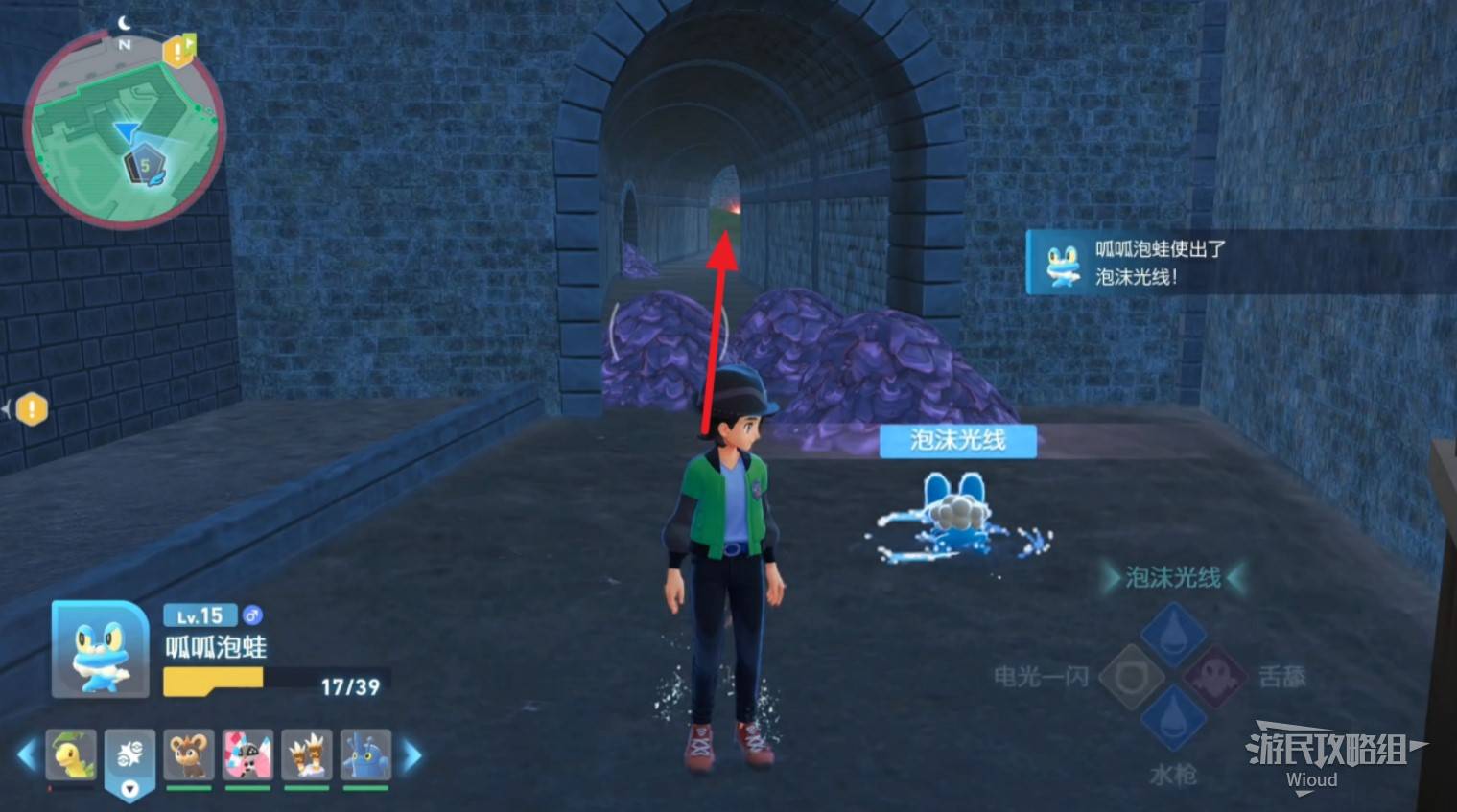Activate the ghost-type move 舌舔
The image size is (1457, 812).
click(x=1215, y=677)
